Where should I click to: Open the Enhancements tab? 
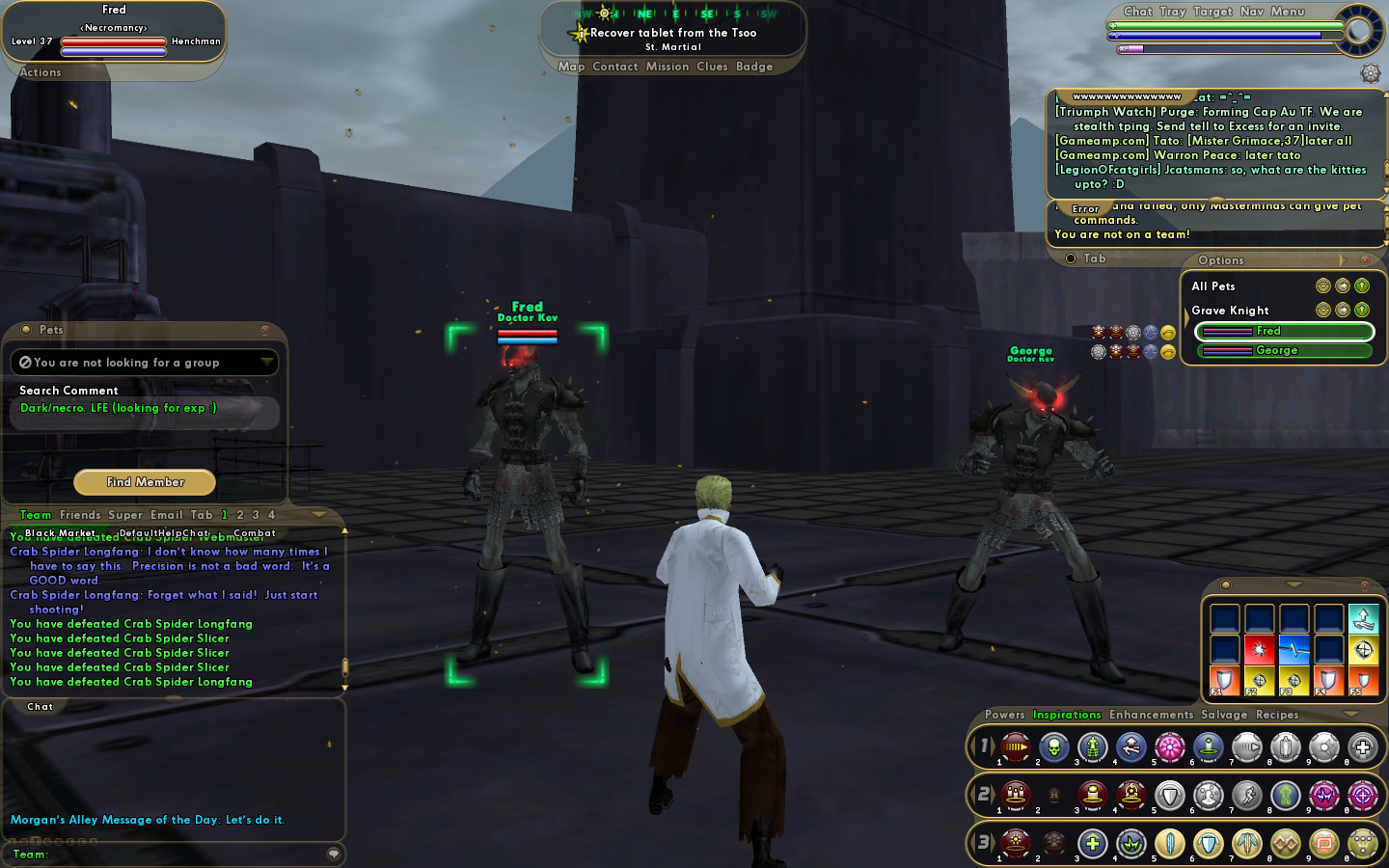[1151, 715]
